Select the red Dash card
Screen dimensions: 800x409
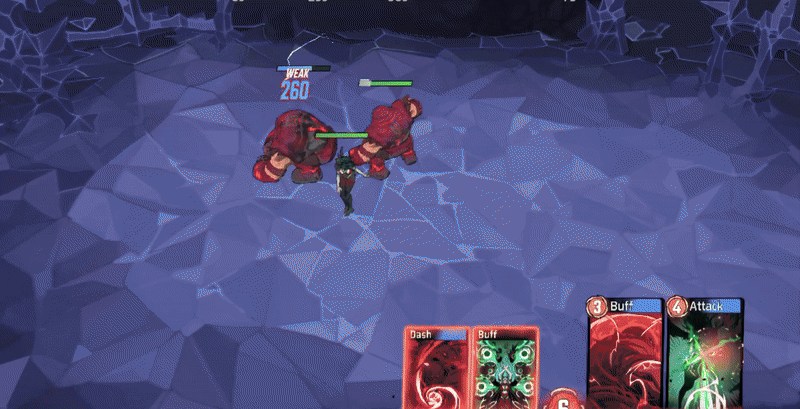(436, 369)
